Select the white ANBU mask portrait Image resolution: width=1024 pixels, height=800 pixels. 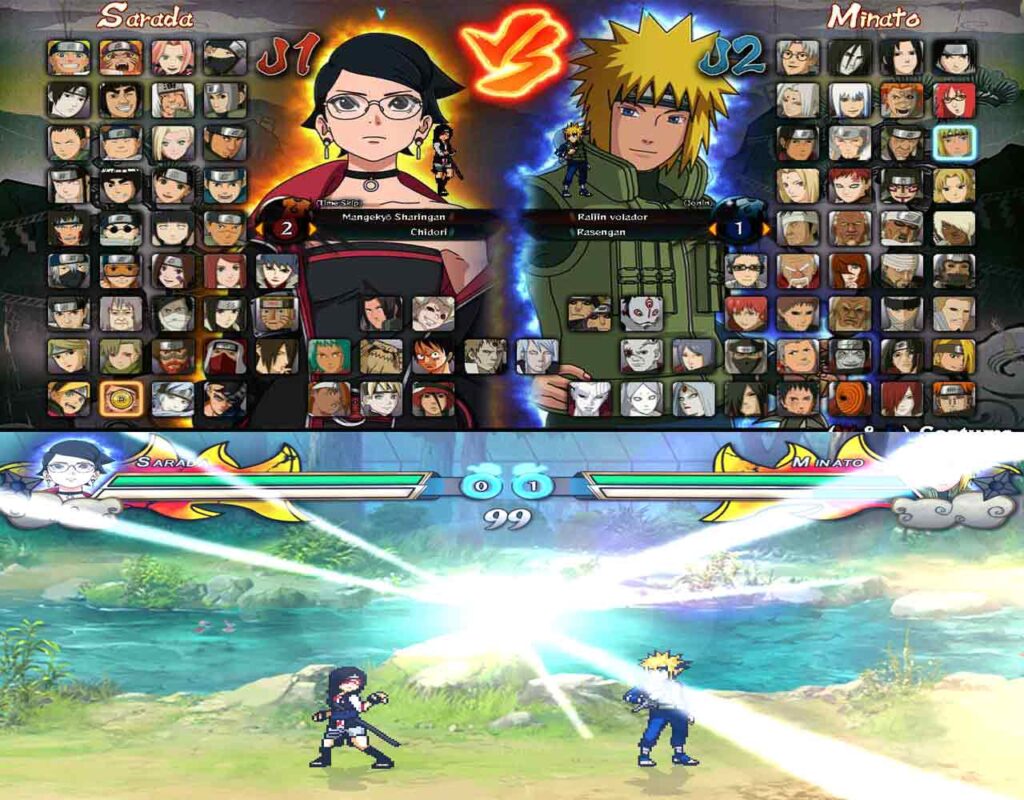click(641, 312)
